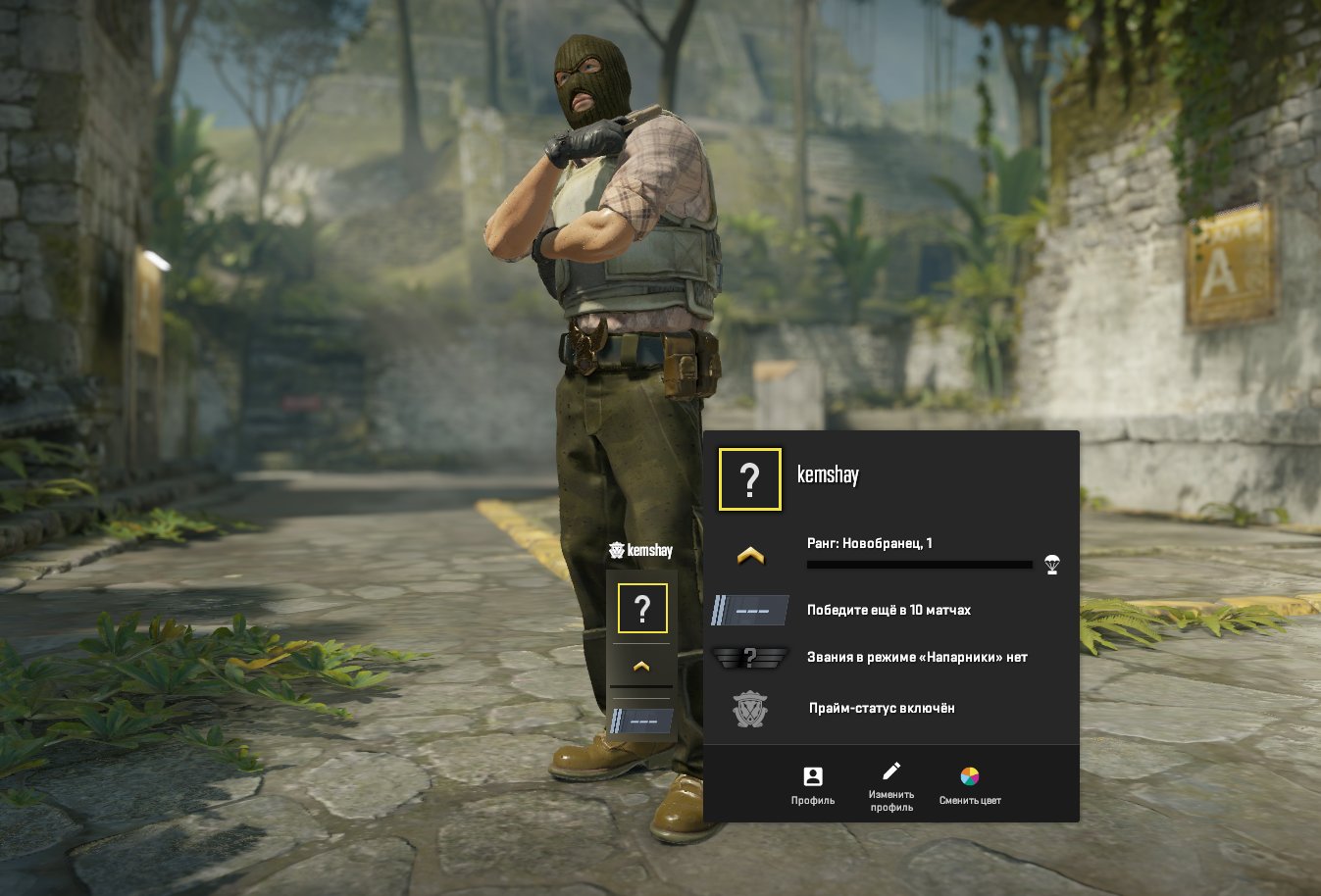Click kemshay's large question-mark avatar
The width and height of the screenshot is (1321, 896).
[x=750, y=479]
